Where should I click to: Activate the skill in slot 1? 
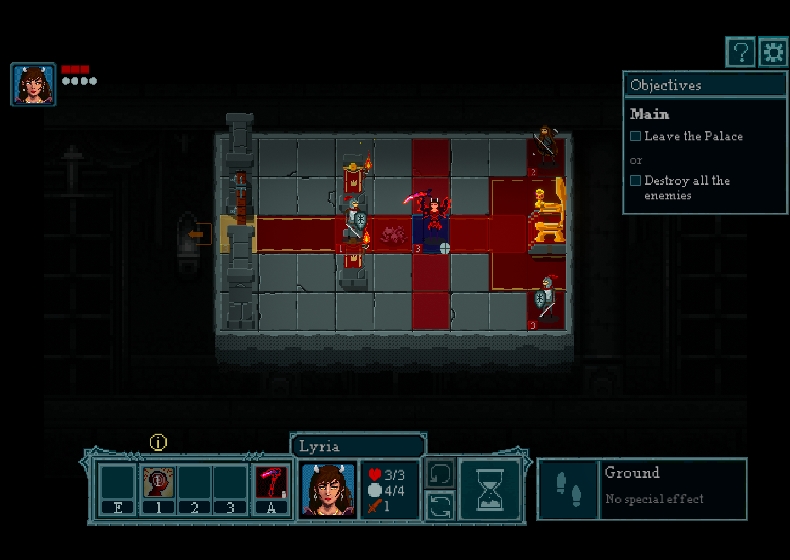[x=158, y=483]
